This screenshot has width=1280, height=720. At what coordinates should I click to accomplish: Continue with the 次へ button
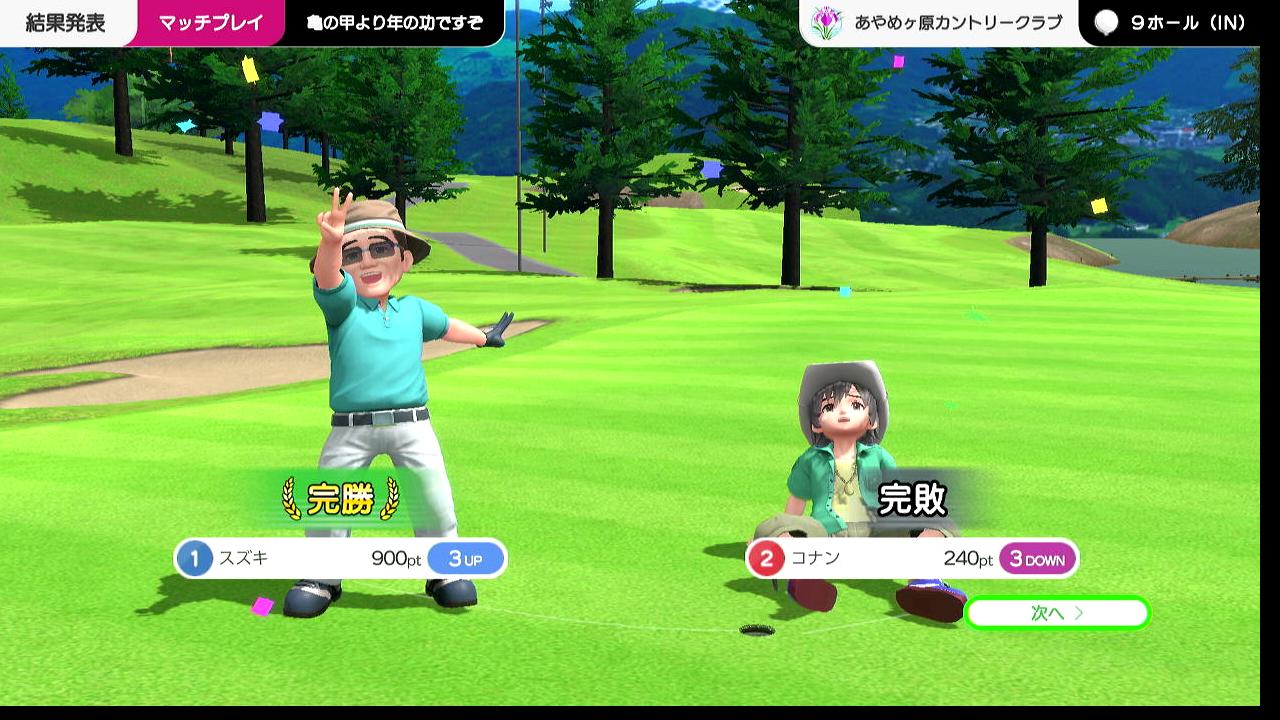(x=1057, y=613)
